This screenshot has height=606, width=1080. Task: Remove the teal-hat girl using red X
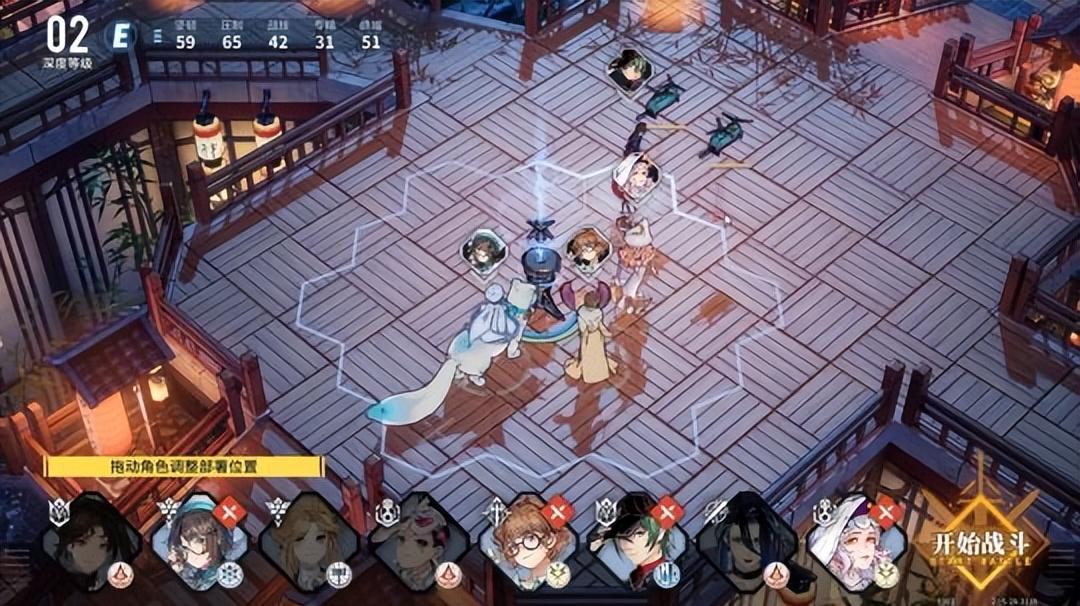230,511
